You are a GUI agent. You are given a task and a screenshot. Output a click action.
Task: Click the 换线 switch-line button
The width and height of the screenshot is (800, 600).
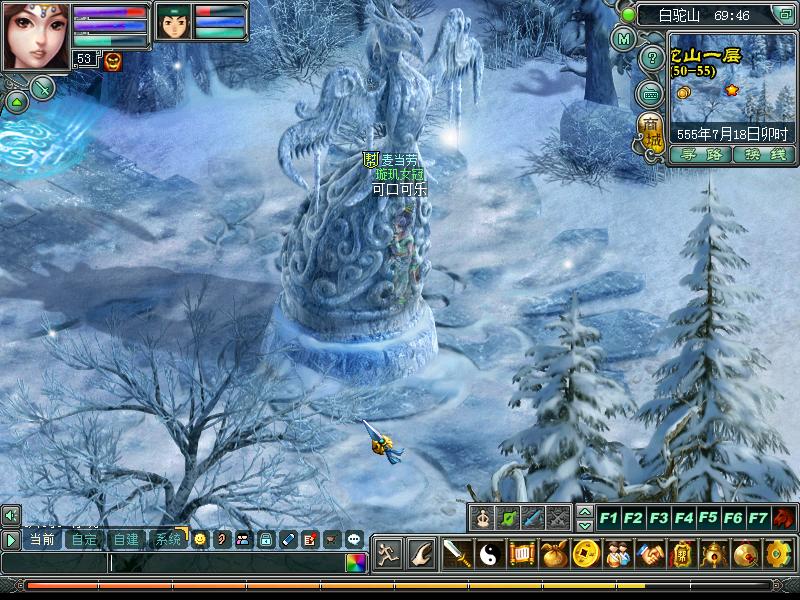(x=763, y=155)
